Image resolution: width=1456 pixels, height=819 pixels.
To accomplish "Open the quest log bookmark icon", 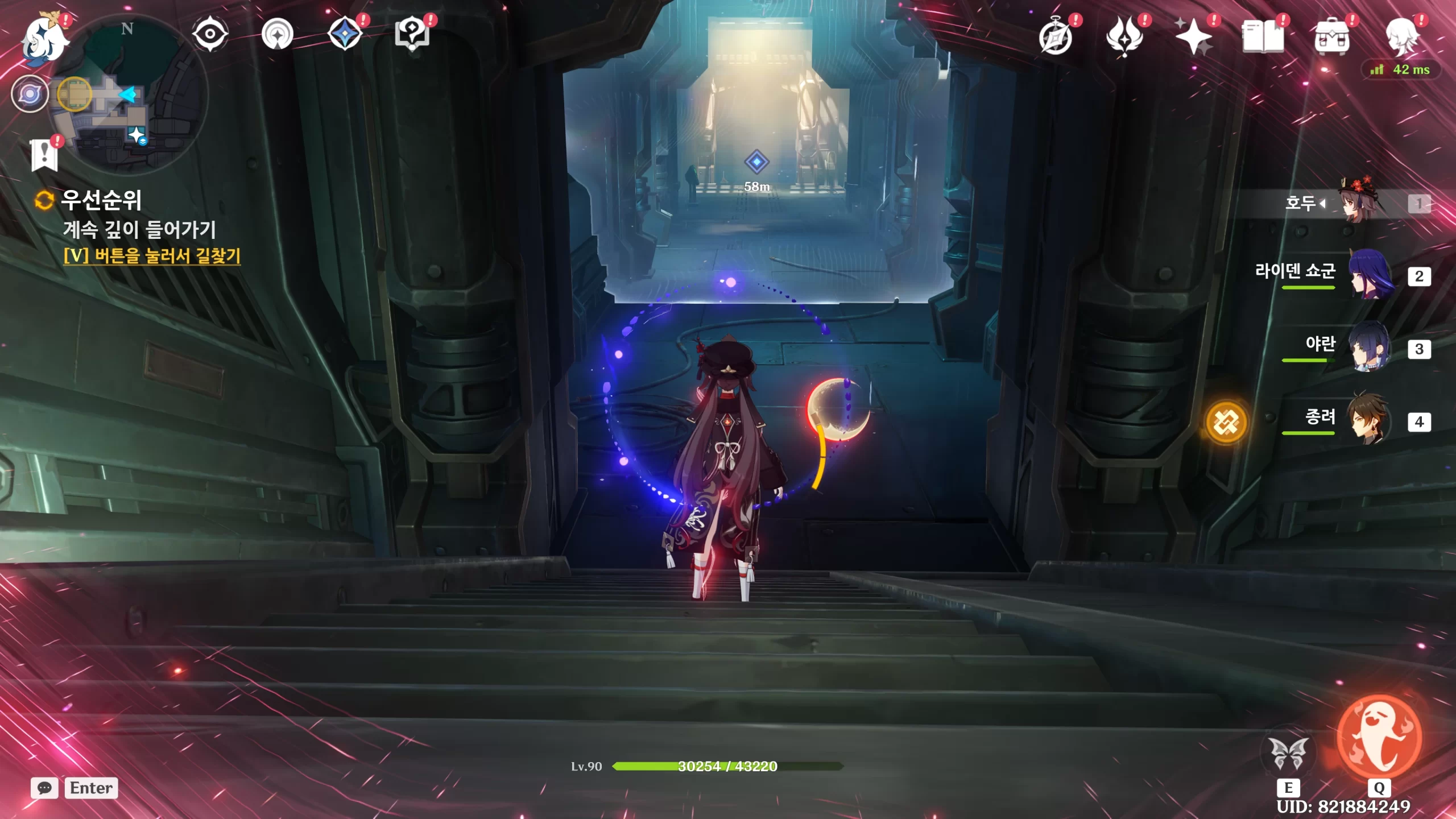I will point(44,155).
